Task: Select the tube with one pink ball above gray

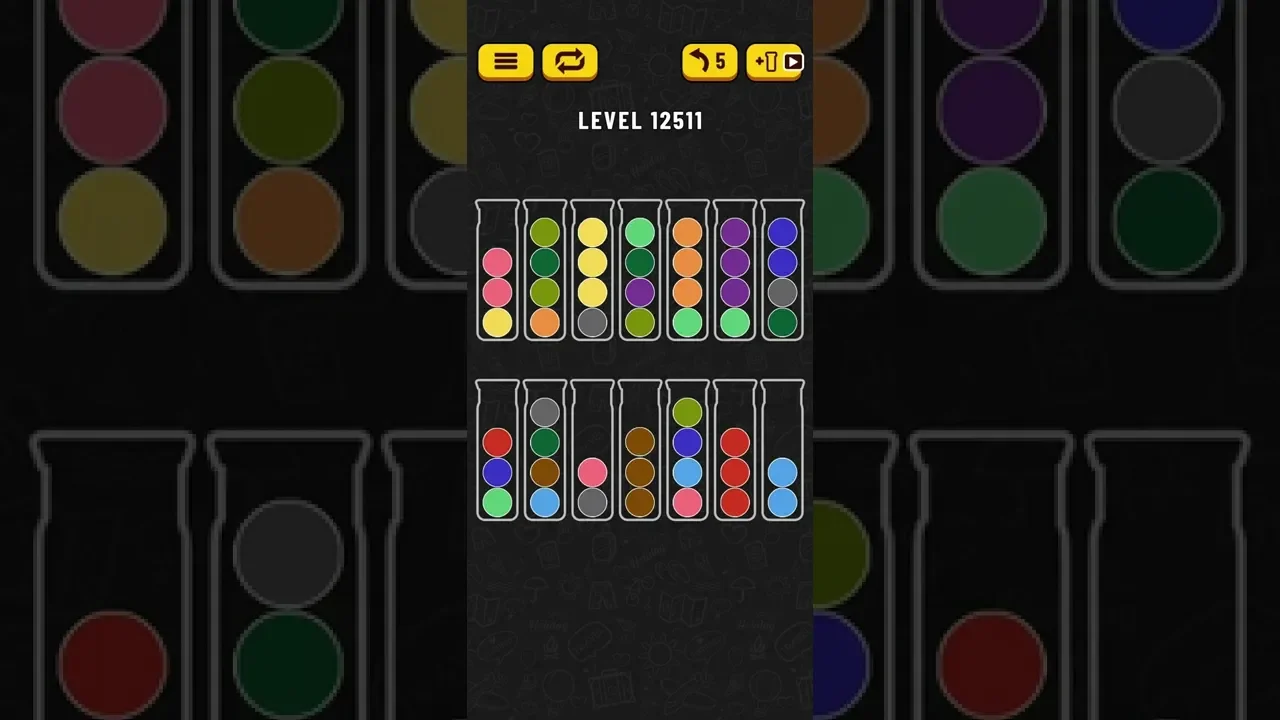Action: [x=593, y=452]
